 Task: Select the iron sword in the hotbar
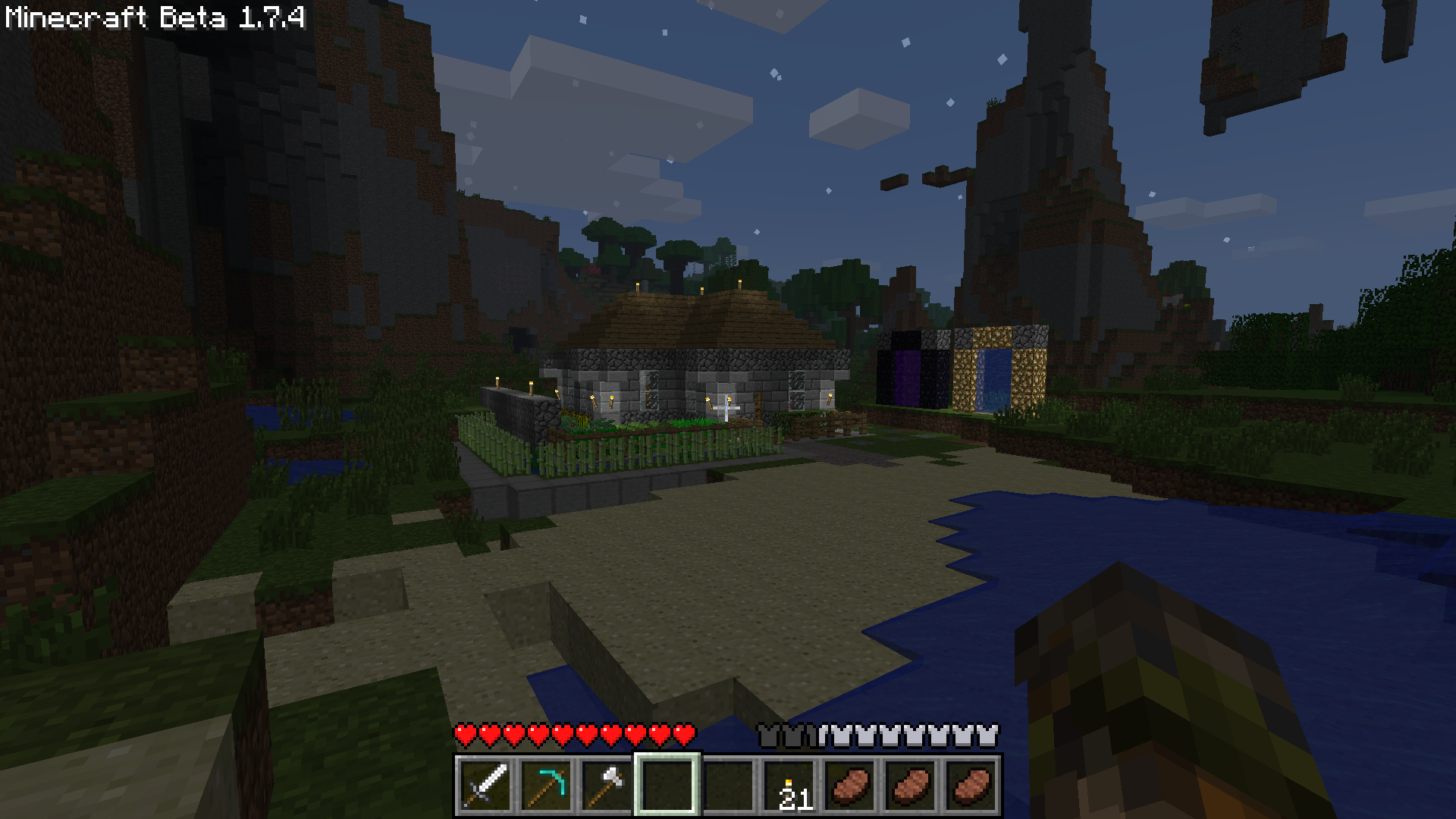click(485, 783)
